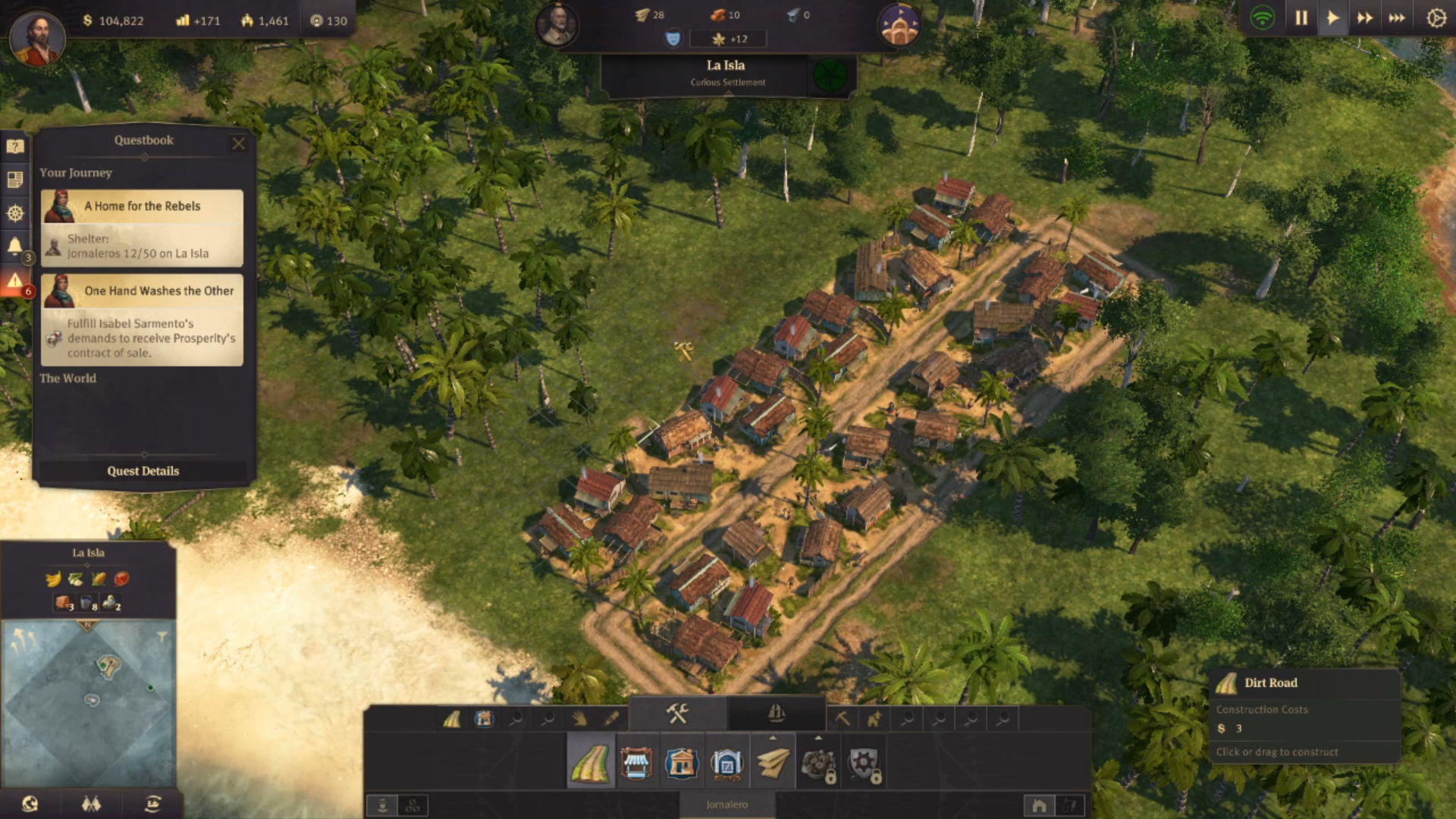Screen dimensions: 1456x819
Task: Open the Expeditions ship wheel in the sidebar
Action: click(15, 213)
